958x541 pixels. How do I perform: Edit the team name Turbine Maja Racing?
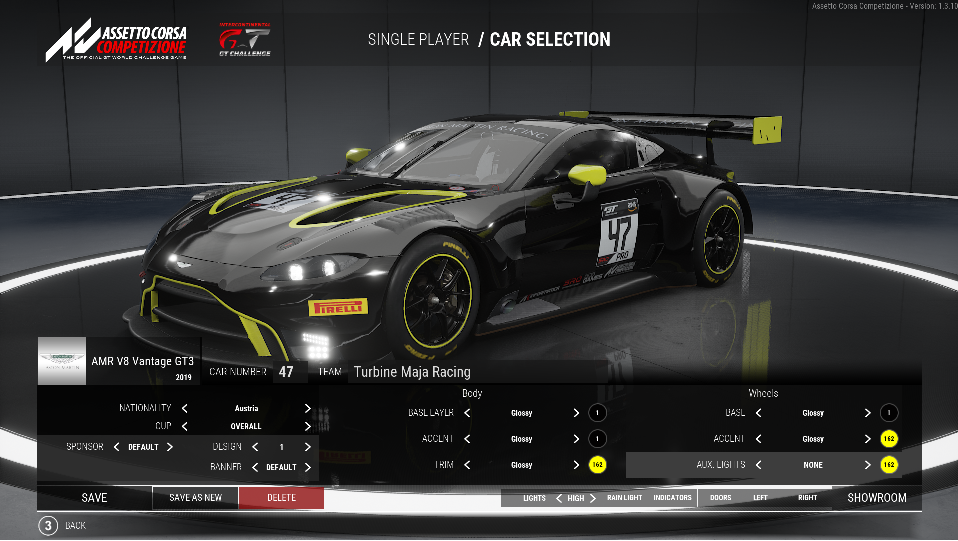tap(412, 372)
